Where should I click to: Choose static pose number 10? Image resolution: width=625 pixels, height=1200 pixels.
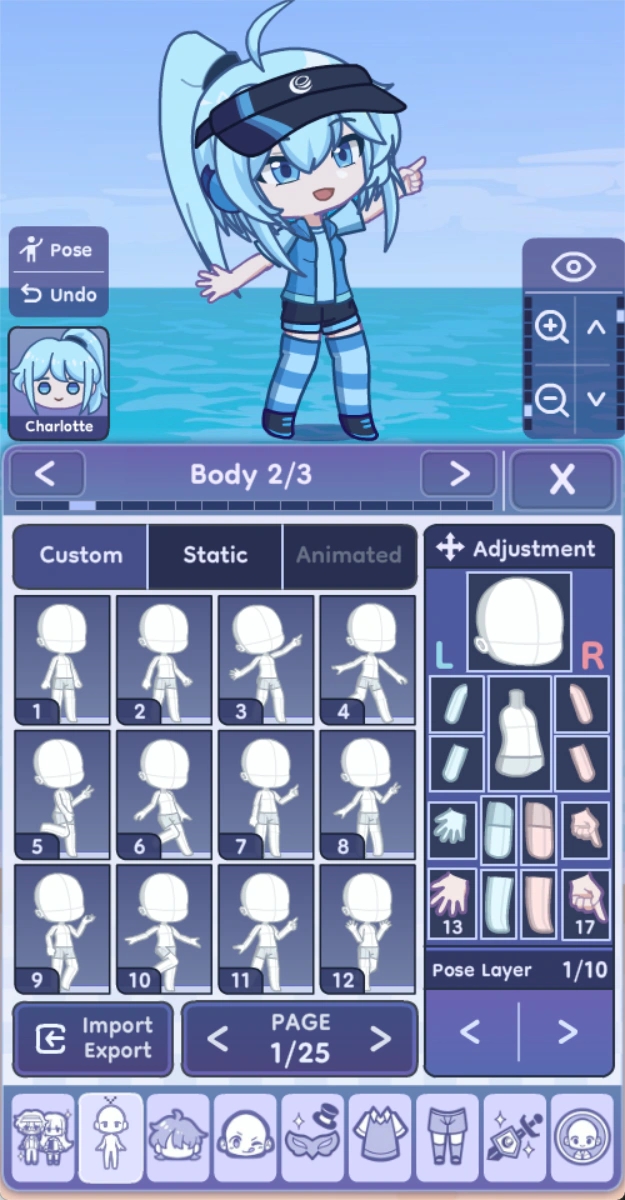click(x=164, y=928)
